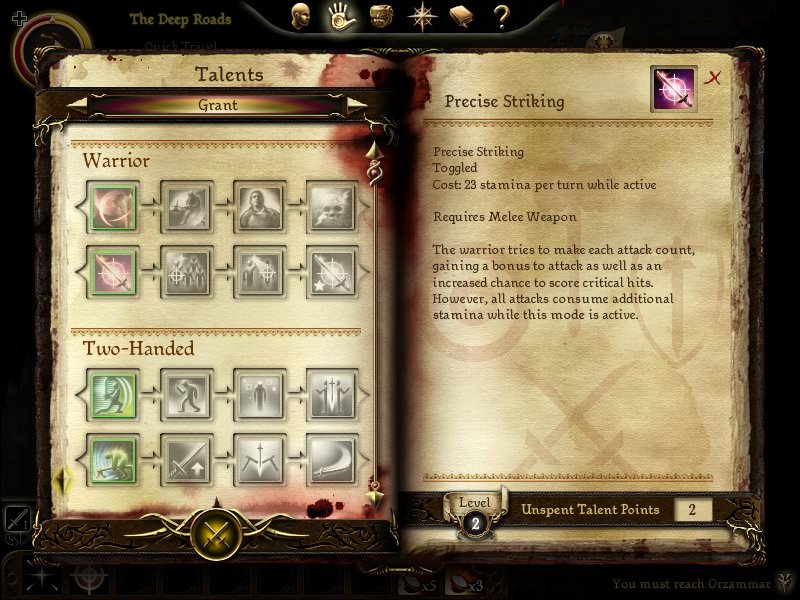The image size is (800, 600).
Task: Select the Taunt talent with crowd crosshair
Action: pos(186,272)
